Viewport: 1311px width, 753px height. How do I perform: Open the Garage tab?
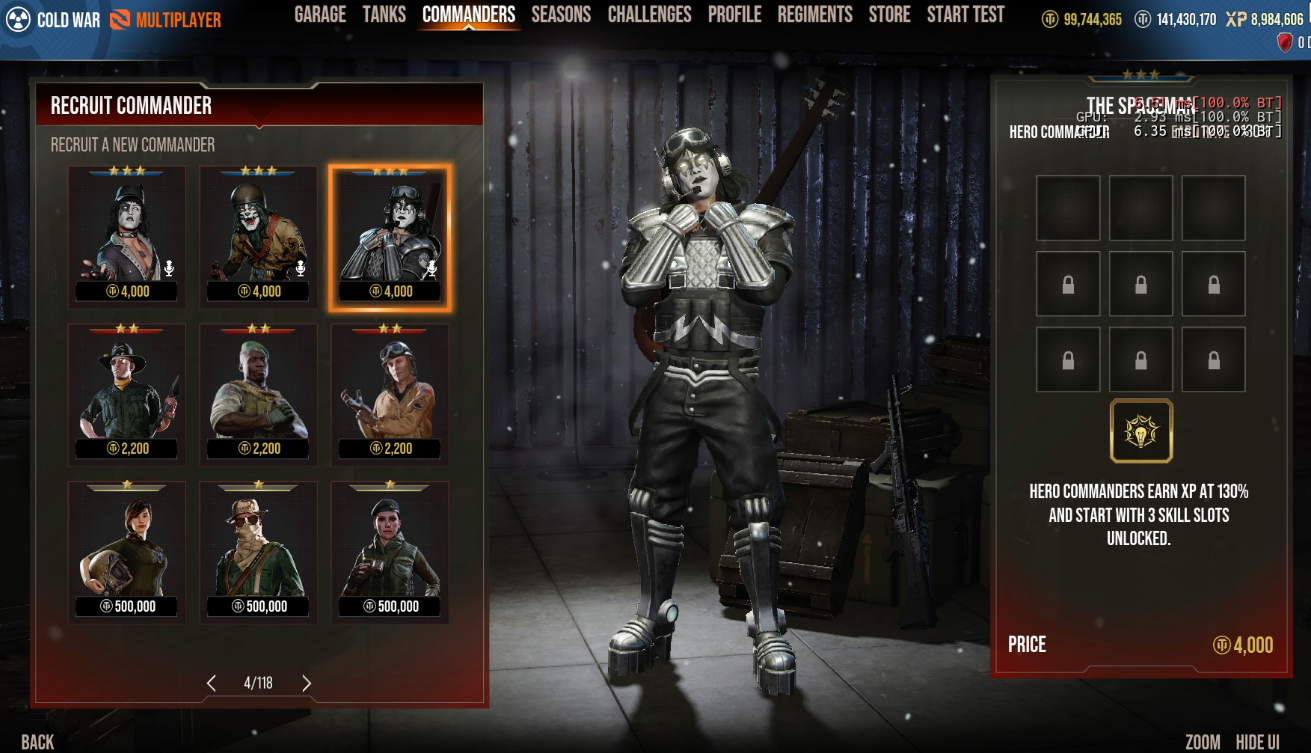(320, 14)
